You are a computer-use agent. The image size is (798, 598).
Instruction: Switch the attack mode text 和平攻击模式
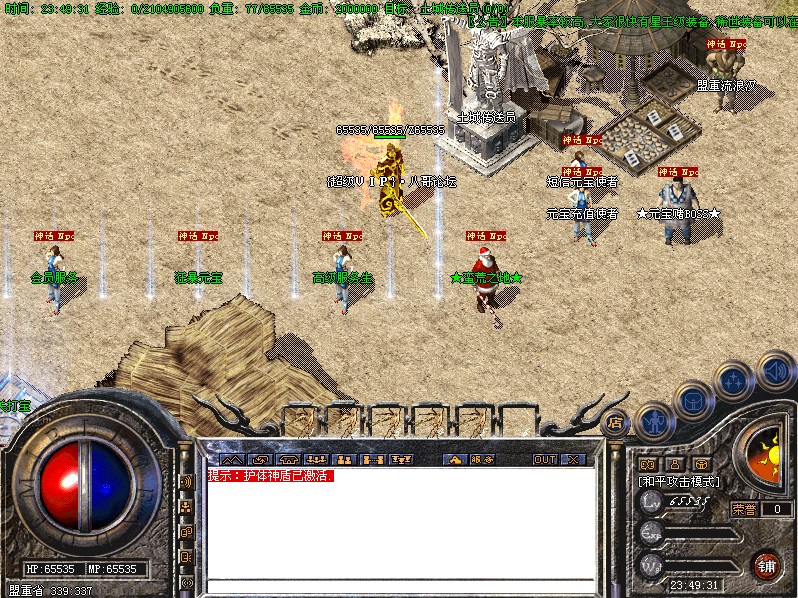(x=679, y=481)
